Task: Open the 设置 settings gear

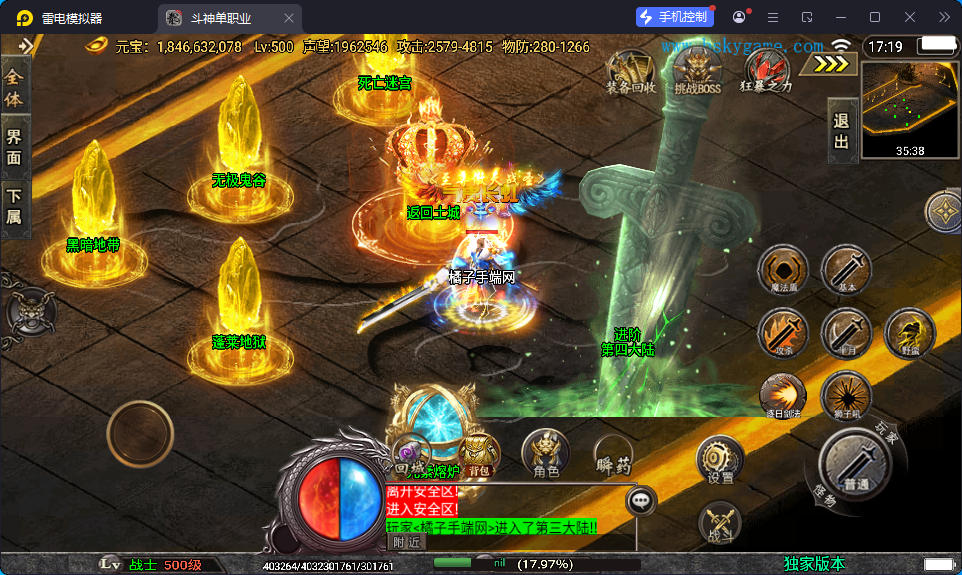Action: 720,460
